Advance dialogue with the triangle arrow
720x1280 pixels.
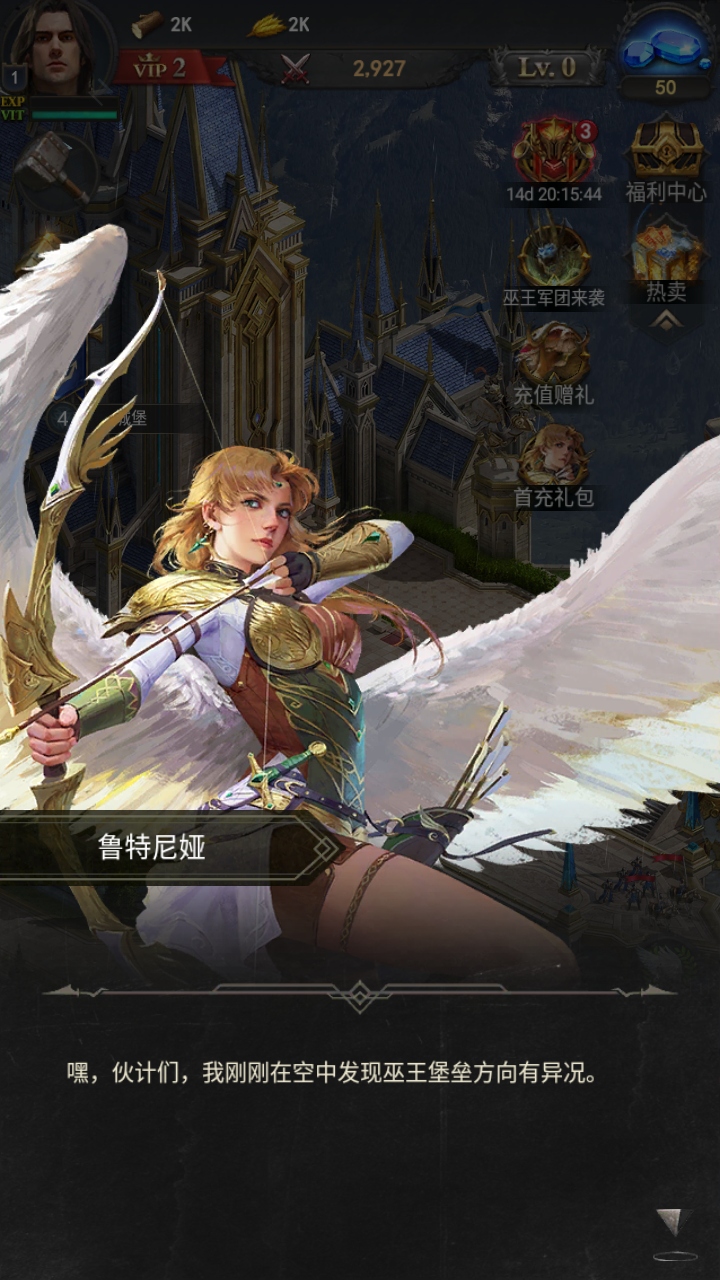pyautogui.click(x=670, y=1220)
